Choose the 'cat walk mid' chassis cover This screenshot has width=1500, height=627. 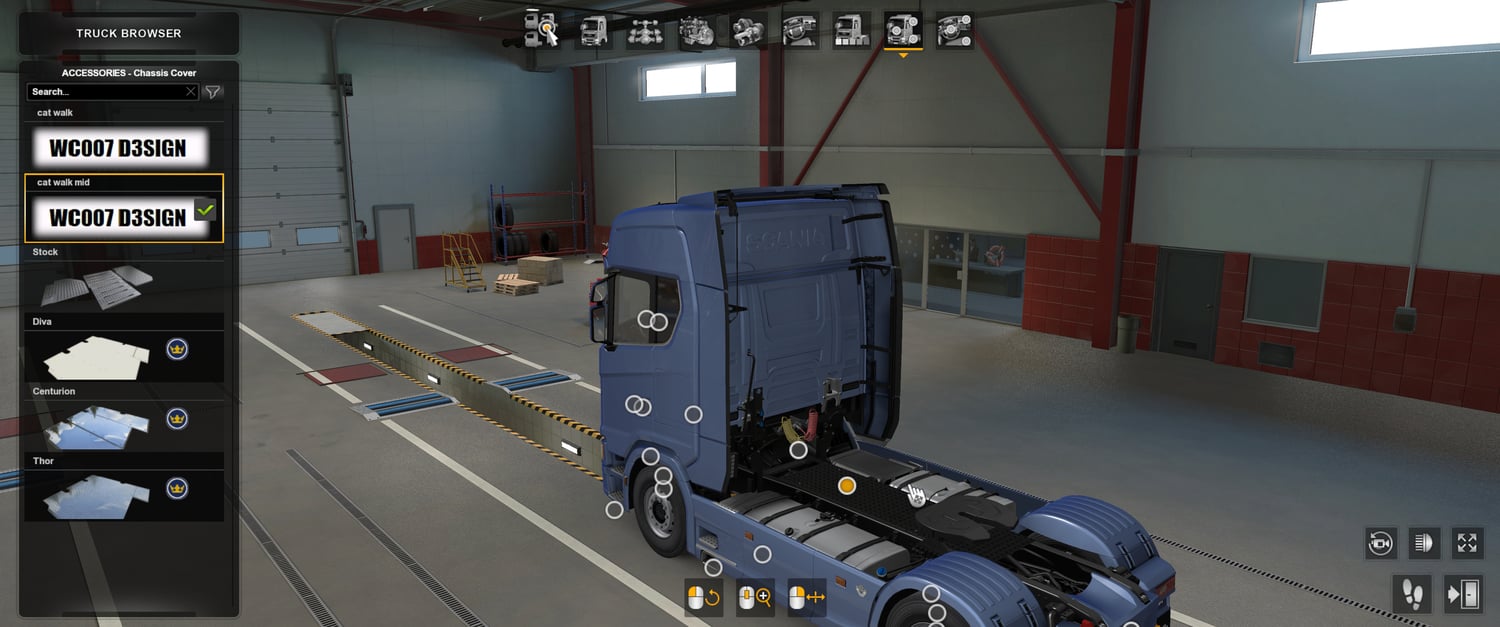point(118,217)
